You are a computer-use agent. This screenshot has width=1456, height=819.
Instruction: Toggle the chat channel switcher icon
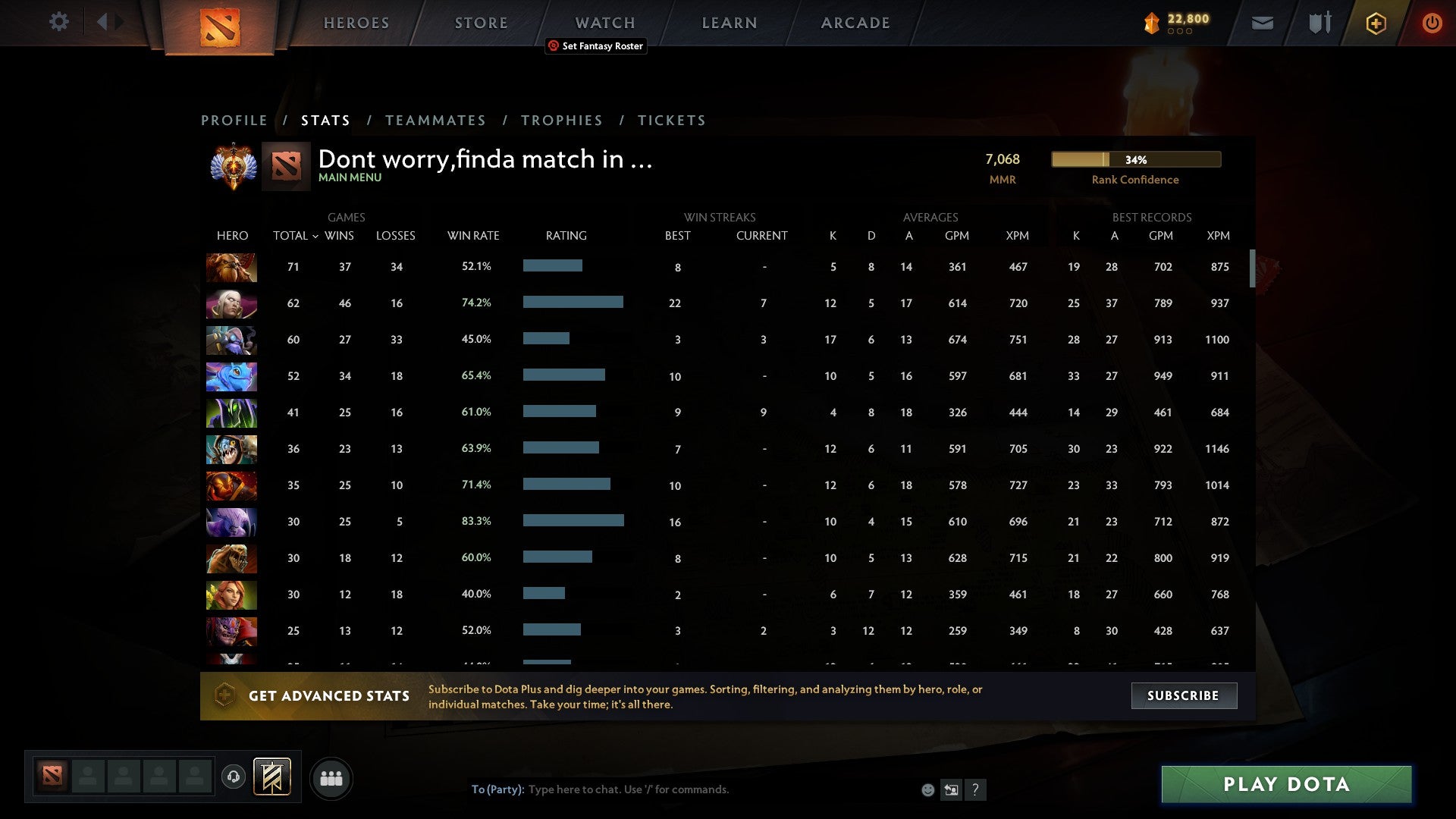[951, 789]
